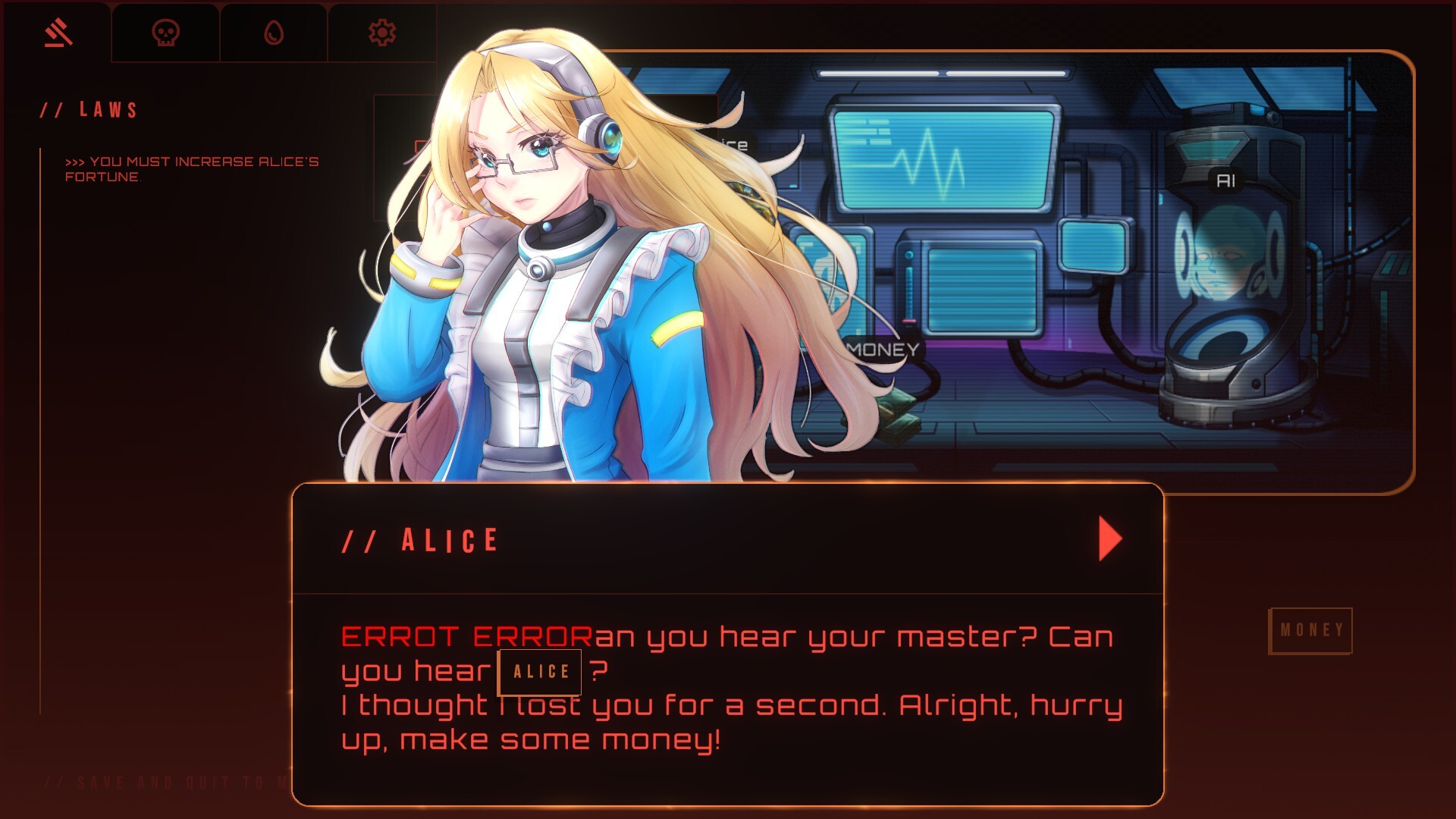
Task: Click the MONEY button on the right
Action: pyautogui.click(x=1311, y=628)
